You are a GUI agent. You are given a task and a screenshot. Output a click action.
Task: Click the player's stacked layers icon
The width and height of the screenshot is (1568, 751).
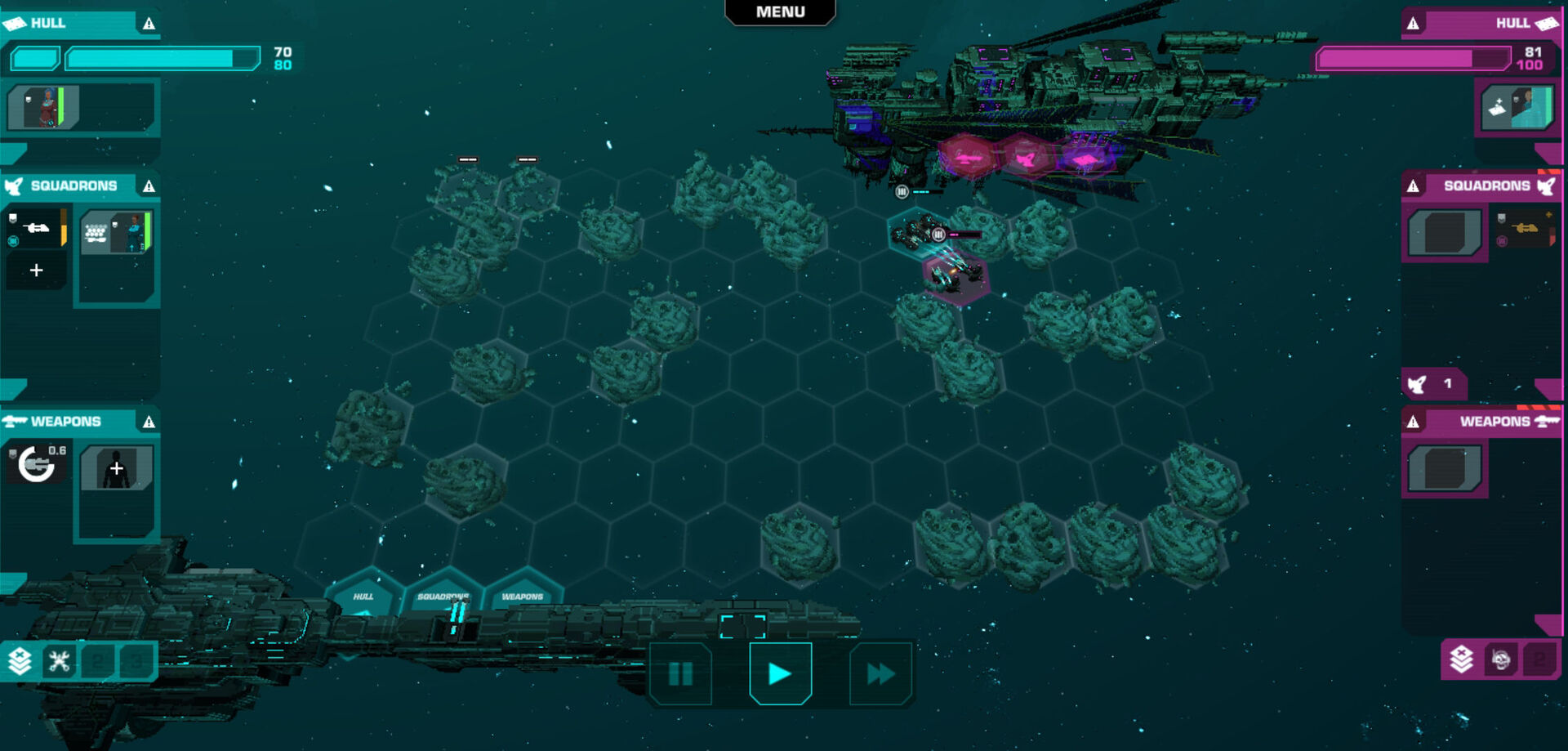(20, 660)
